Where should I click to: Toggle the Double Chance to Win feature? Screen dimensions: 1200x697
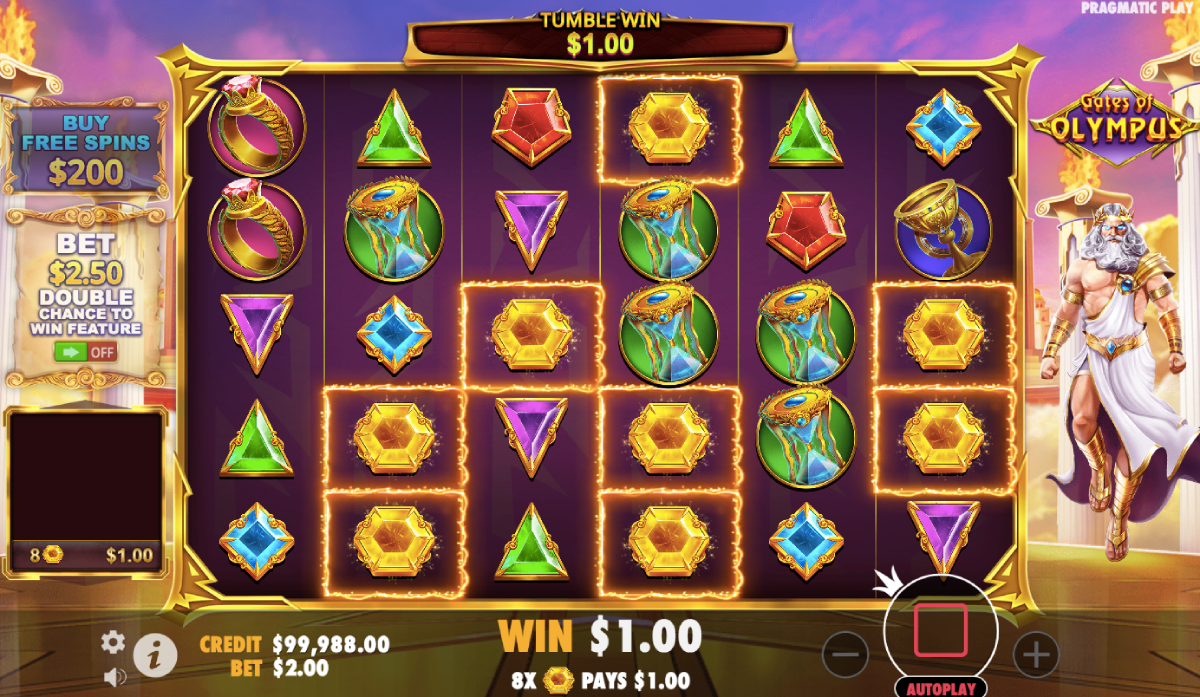click(x=86, y=352)
